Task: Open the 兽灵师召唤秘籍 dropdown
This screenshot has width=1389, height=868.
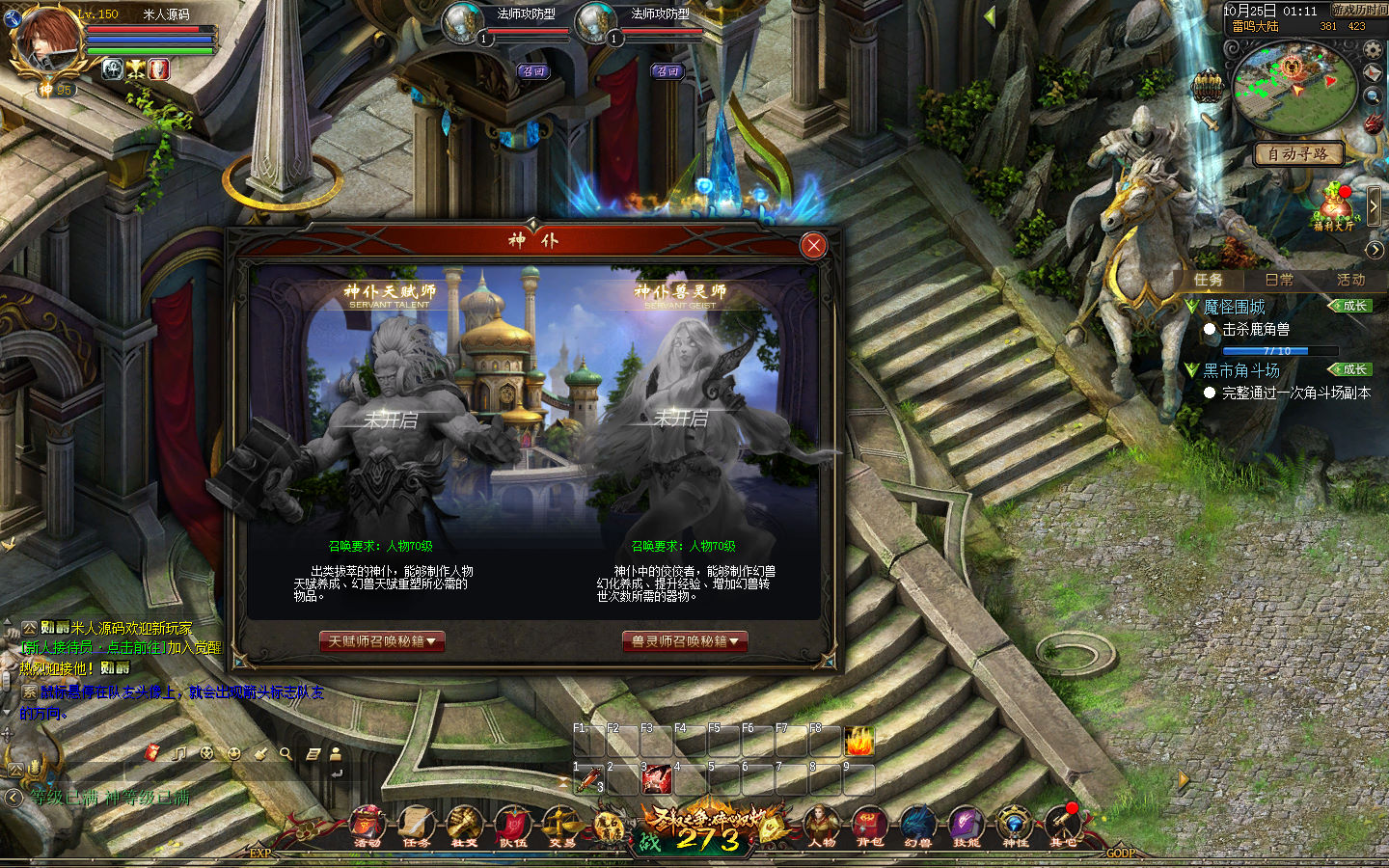Action: 685,641
